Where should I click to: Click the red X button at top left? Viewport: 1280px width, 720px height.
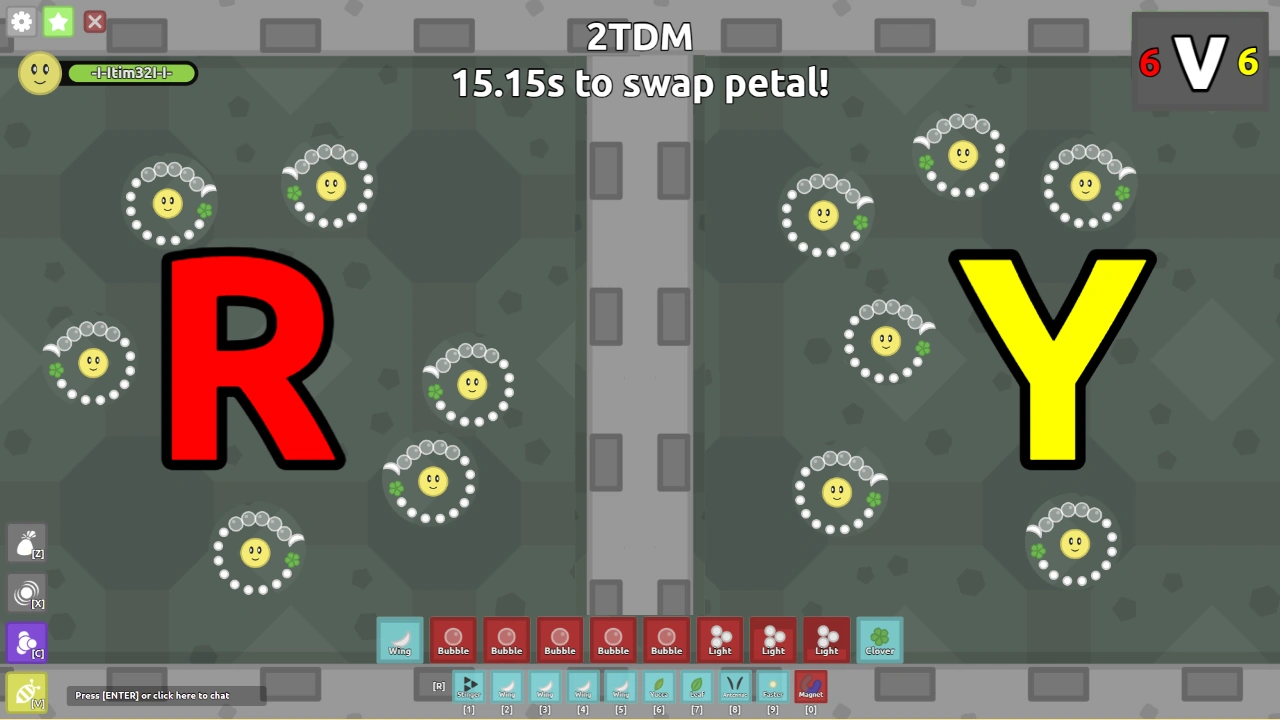[x=95, y=21]
